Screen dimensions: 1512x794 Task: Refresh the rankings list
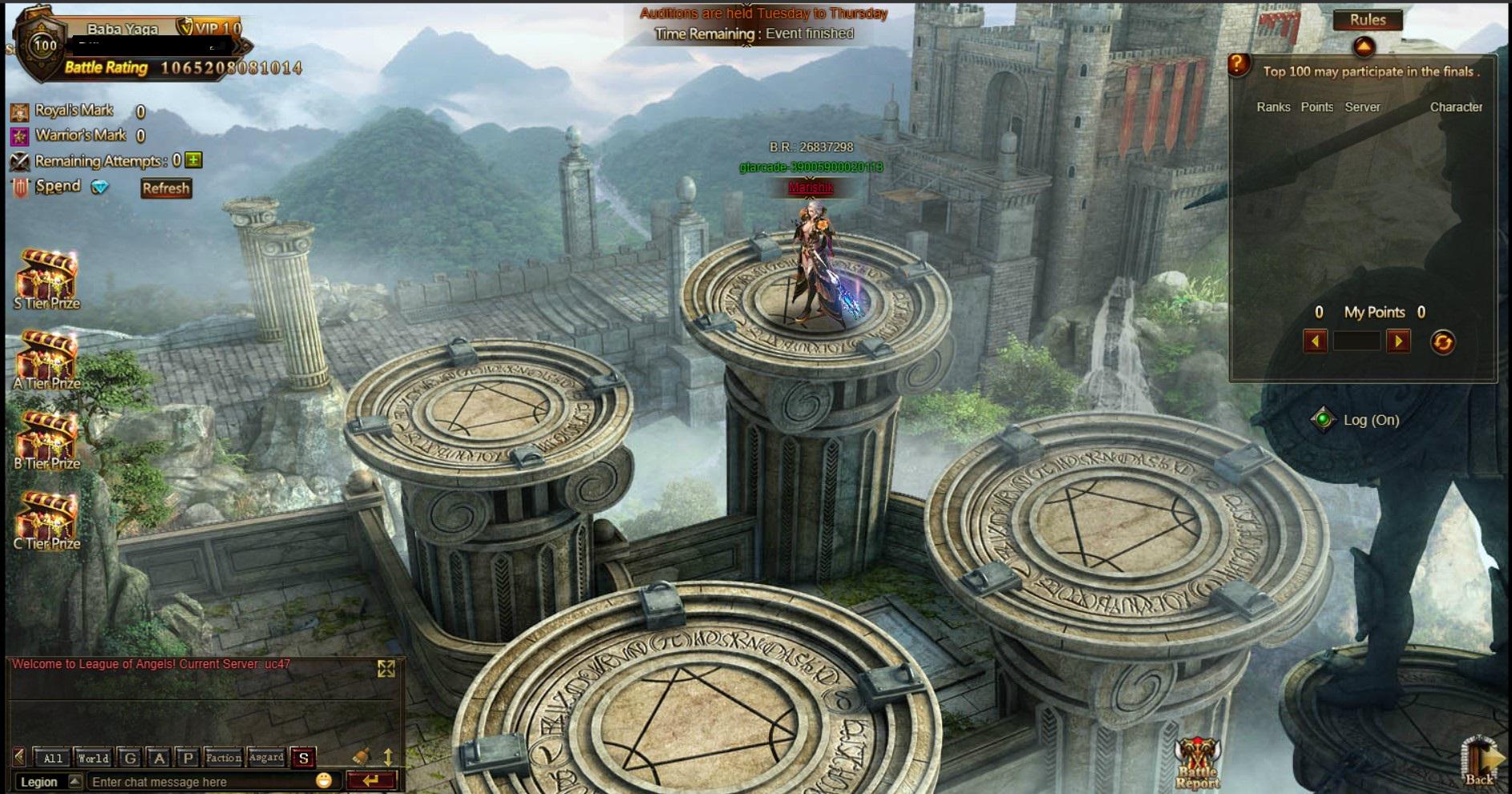(1442, 343)
